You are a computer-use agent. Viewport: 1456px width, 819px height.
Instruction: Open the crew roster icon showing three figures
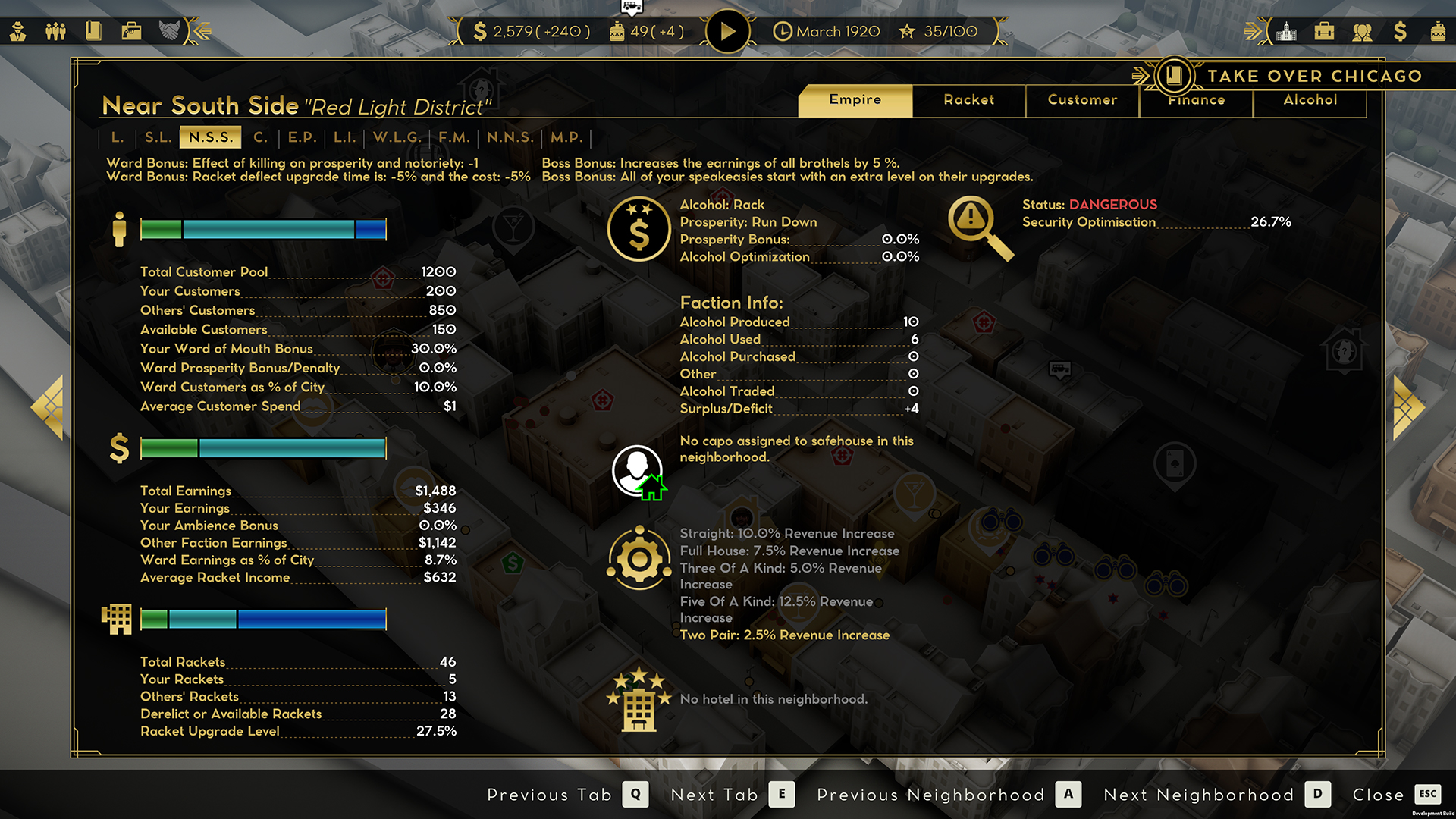tap(55, 31)
